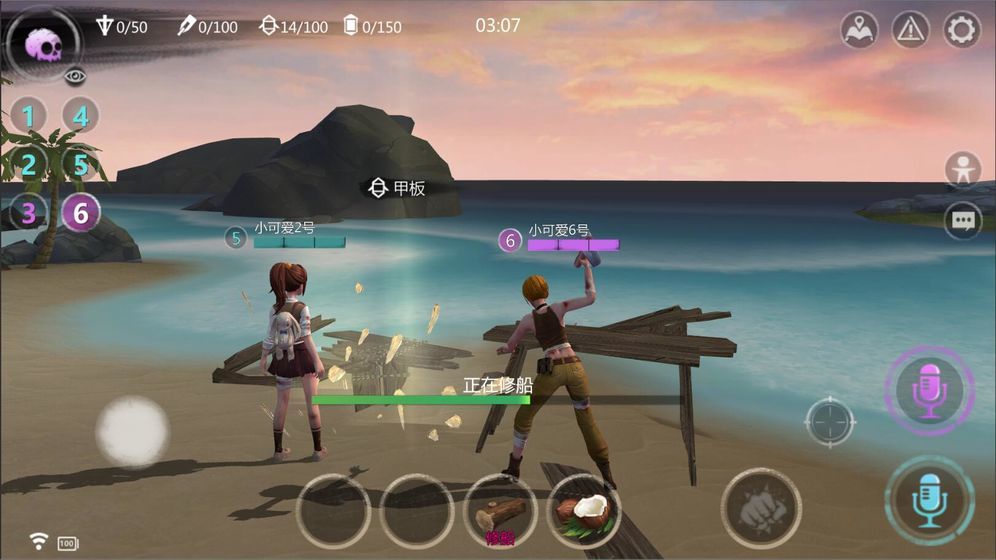The width and height of the screenshot is (996, 560).
Task: Open the gear settings menu
Action: click(961, 30)
